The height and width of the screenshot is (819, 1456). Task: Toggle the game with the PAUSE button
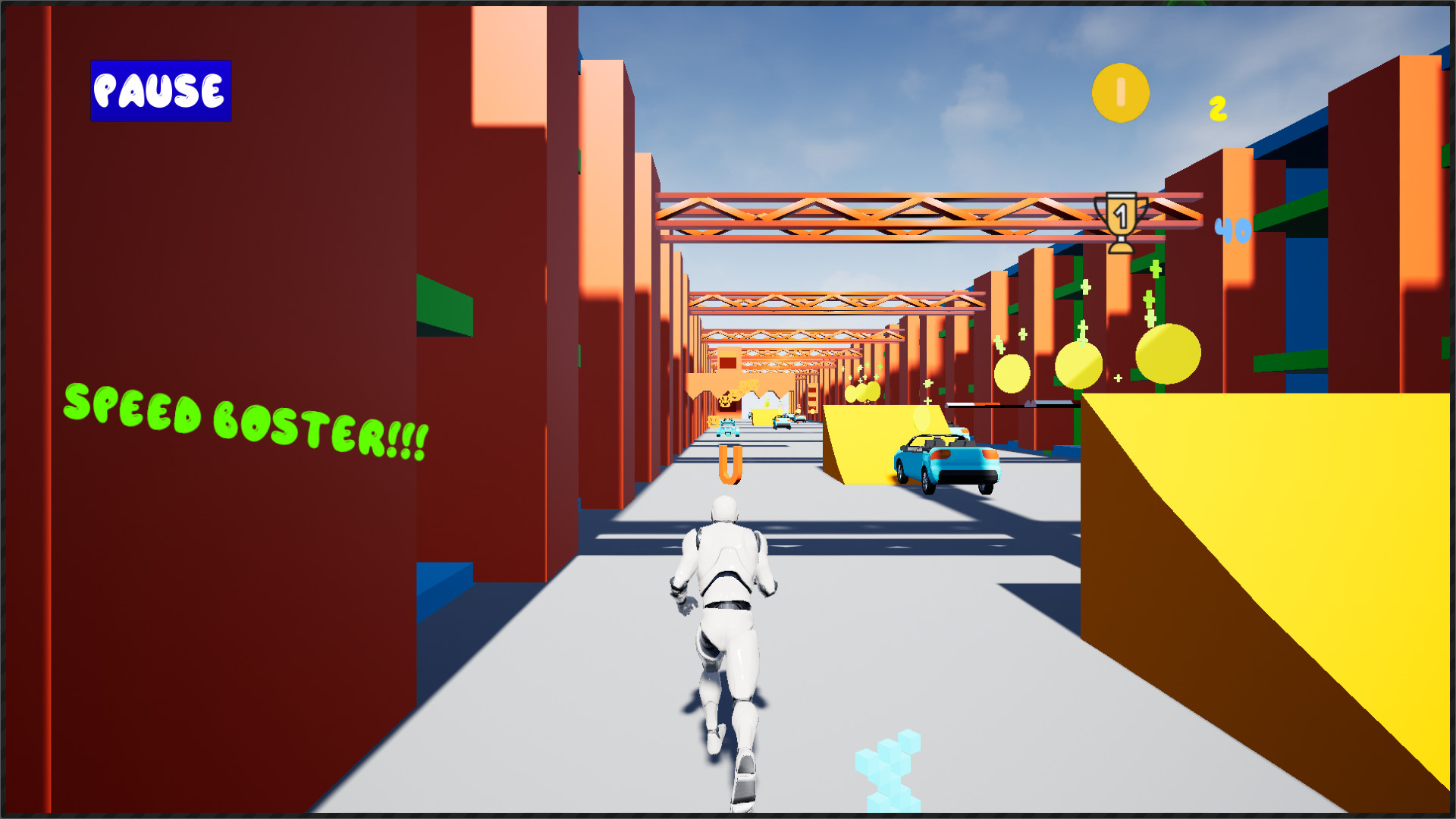pyautogui.click(x=159, y=91)
